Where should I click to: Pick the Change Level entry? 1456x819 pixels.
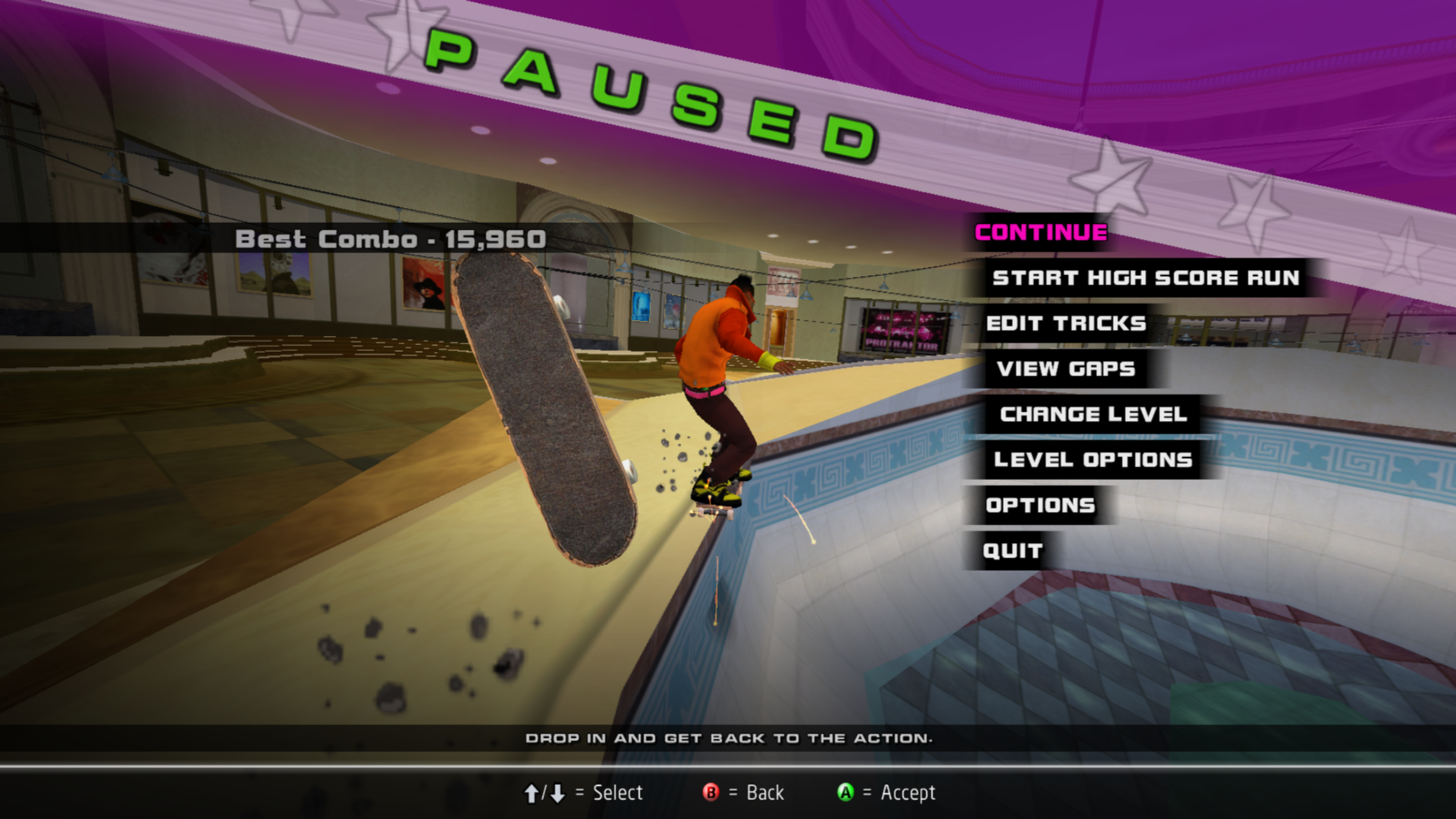(1093, 415)
